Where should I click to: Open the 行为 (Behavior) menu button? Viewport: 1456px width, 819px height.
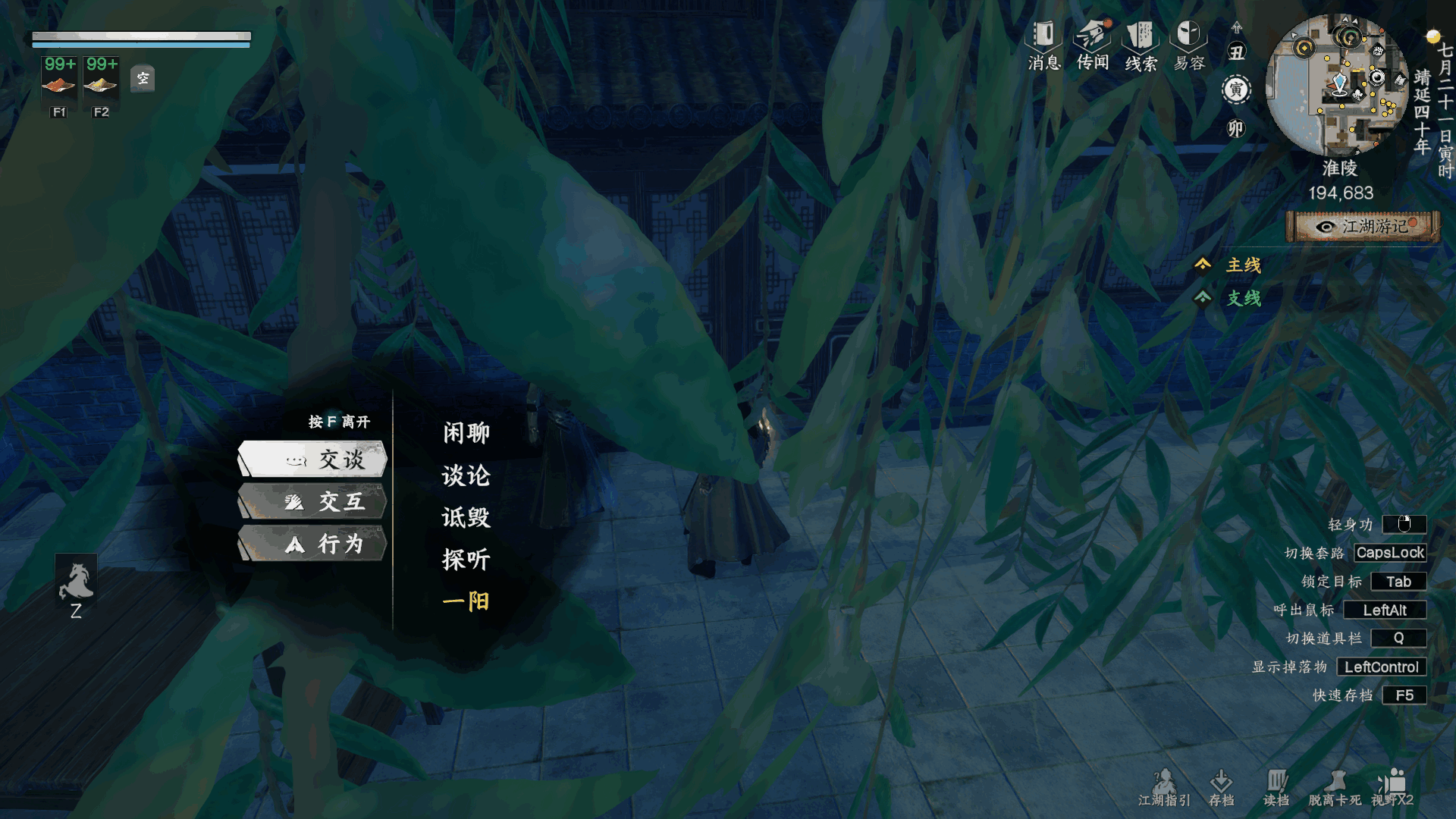(313, 544)
